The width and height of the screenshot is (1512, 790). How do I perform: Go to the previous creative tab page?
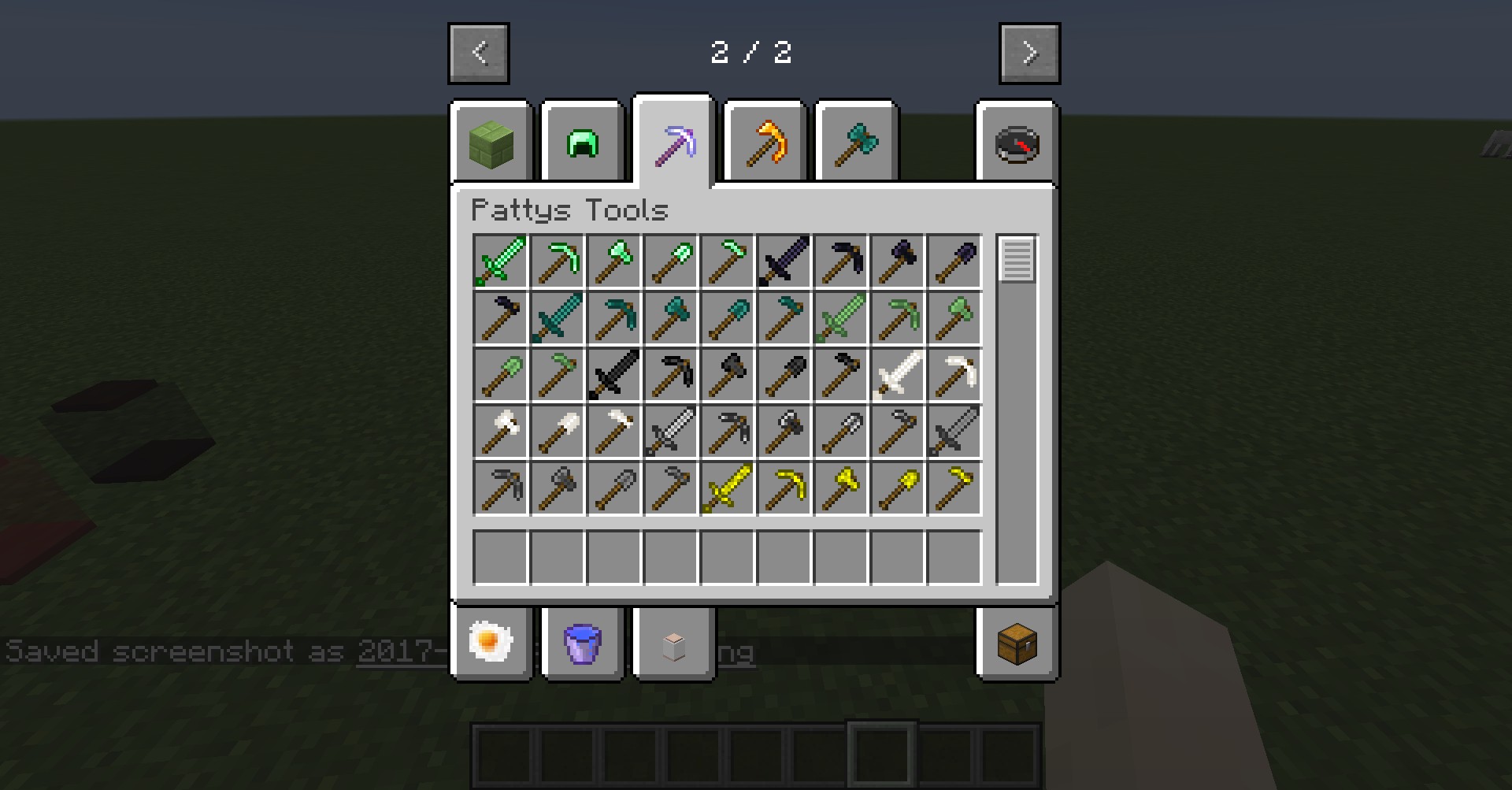479,53
